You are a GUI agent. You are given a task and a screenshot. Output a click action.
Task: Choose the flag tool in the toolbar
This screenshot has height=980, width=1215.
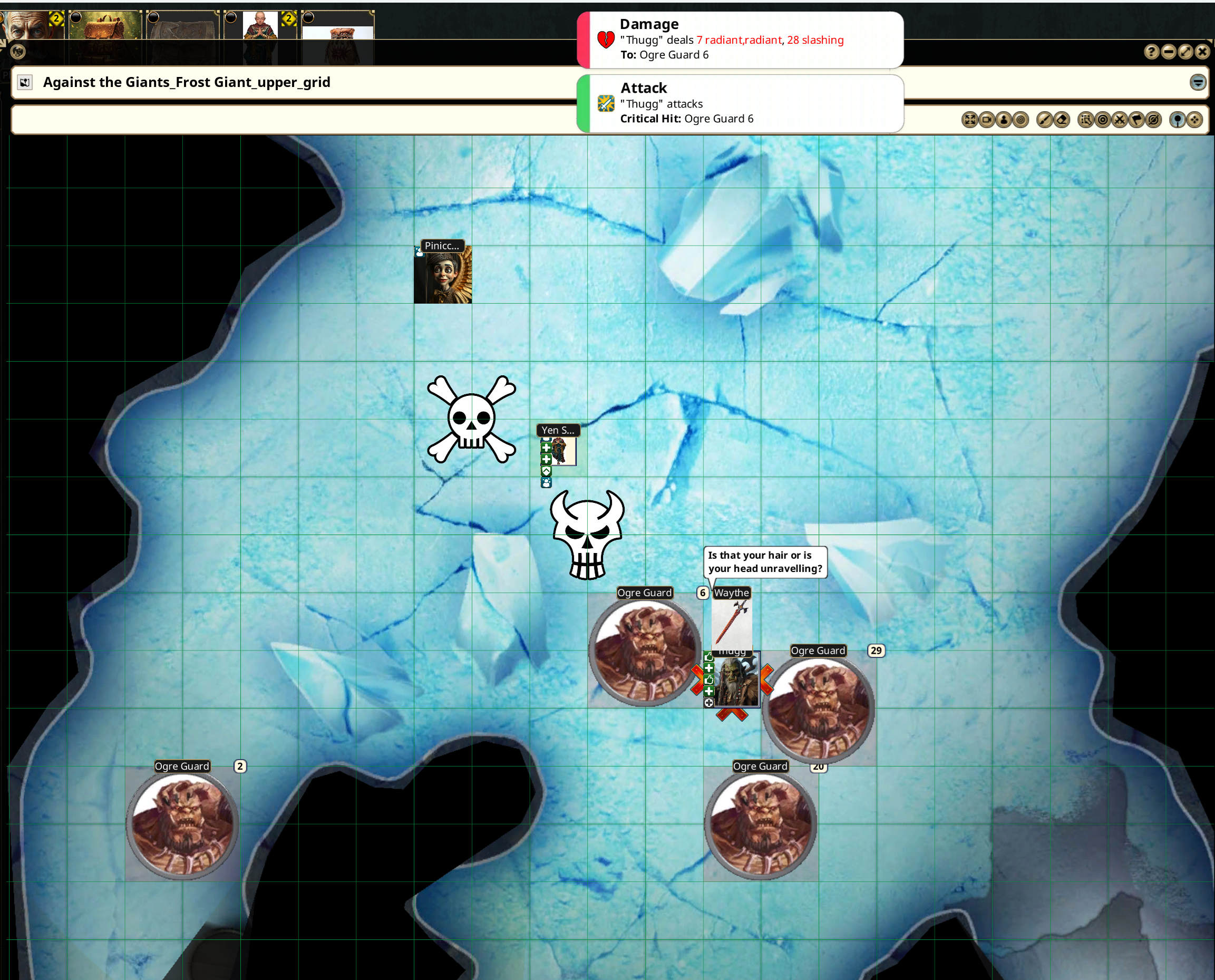click(x=1136, y=120)
